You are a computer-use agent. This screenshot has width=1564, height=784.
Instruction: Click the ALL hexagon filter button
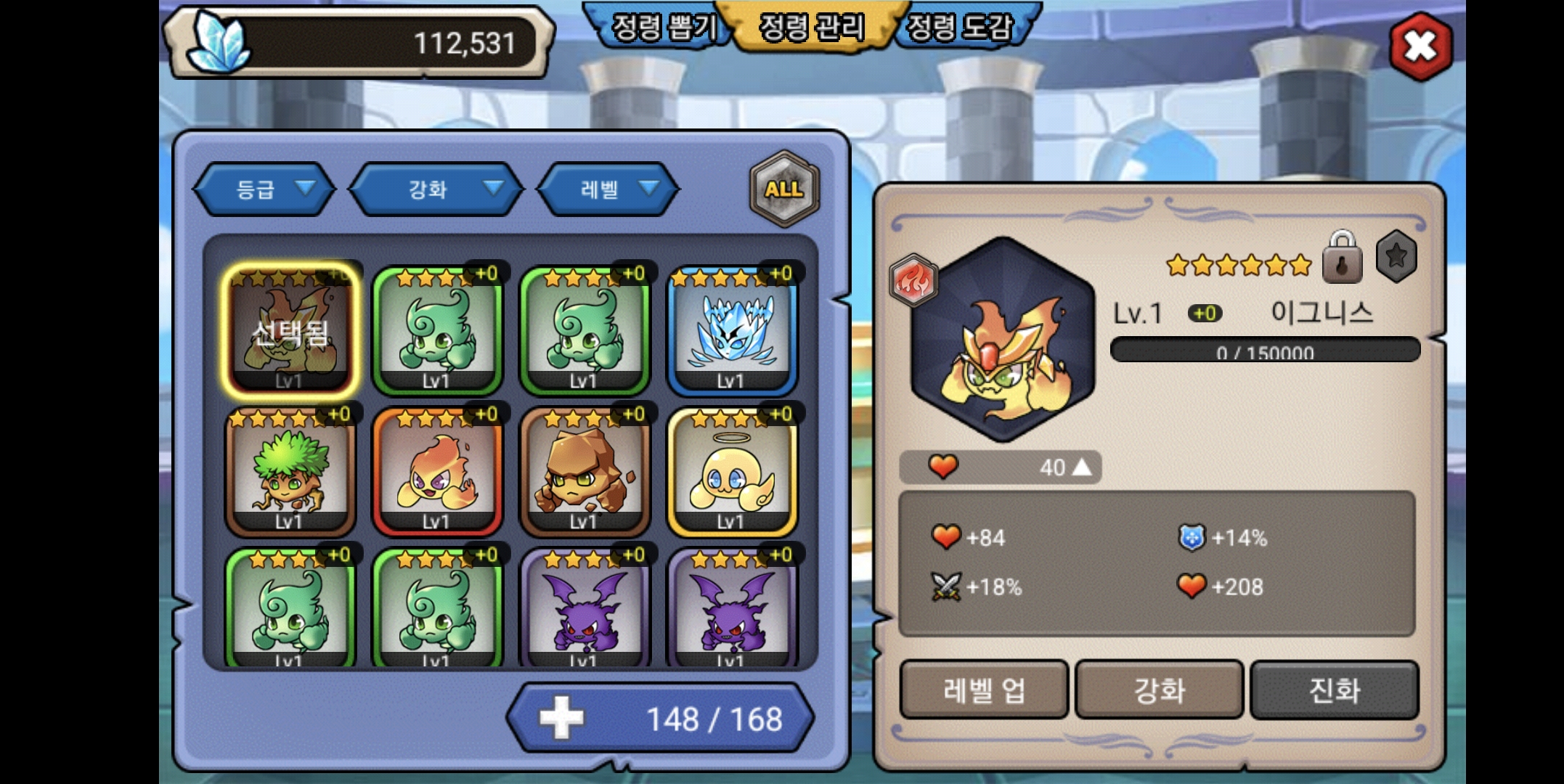click(784, 189)
